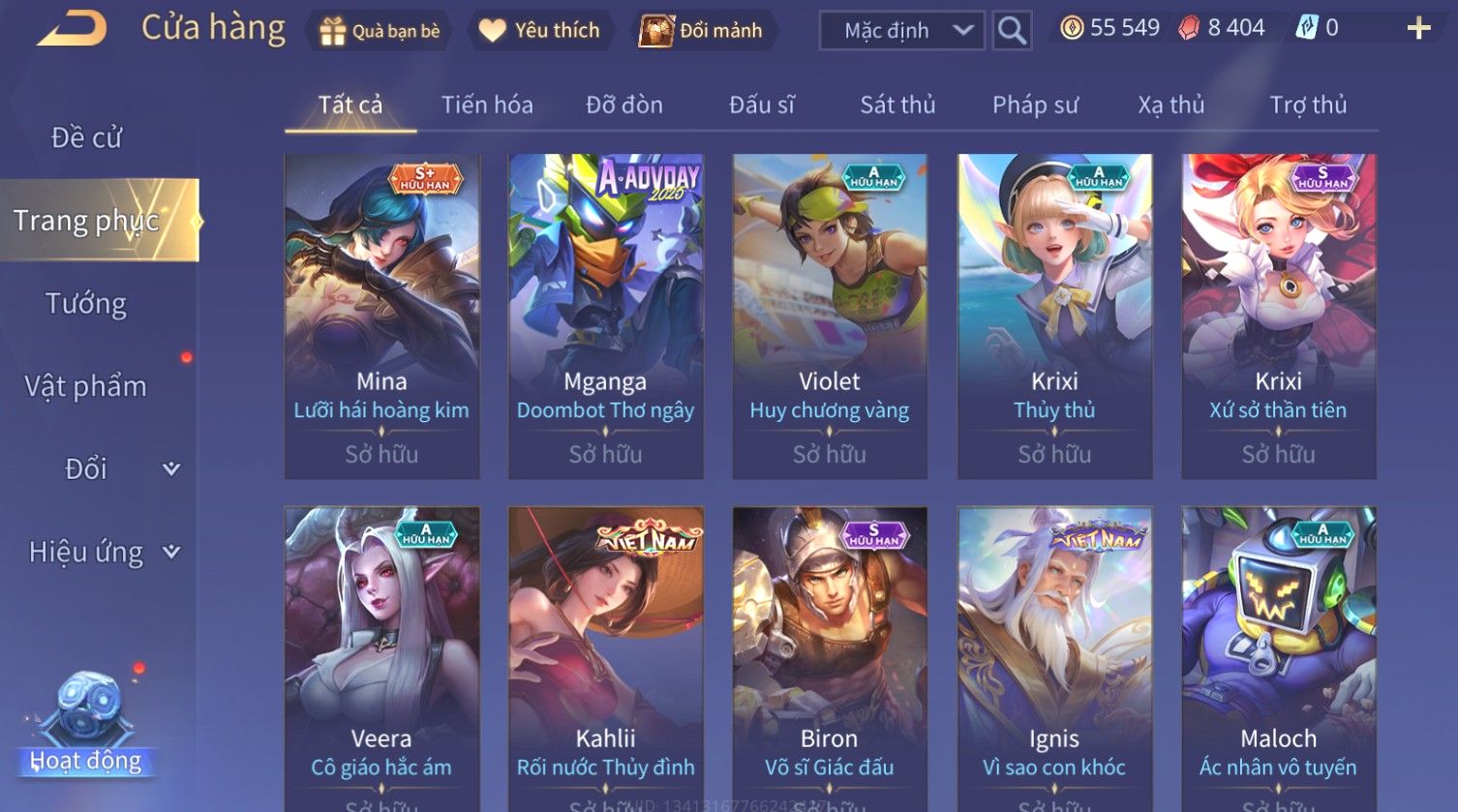
Task: Switch to the Tiến hóa tab
Action: [487, 105]
